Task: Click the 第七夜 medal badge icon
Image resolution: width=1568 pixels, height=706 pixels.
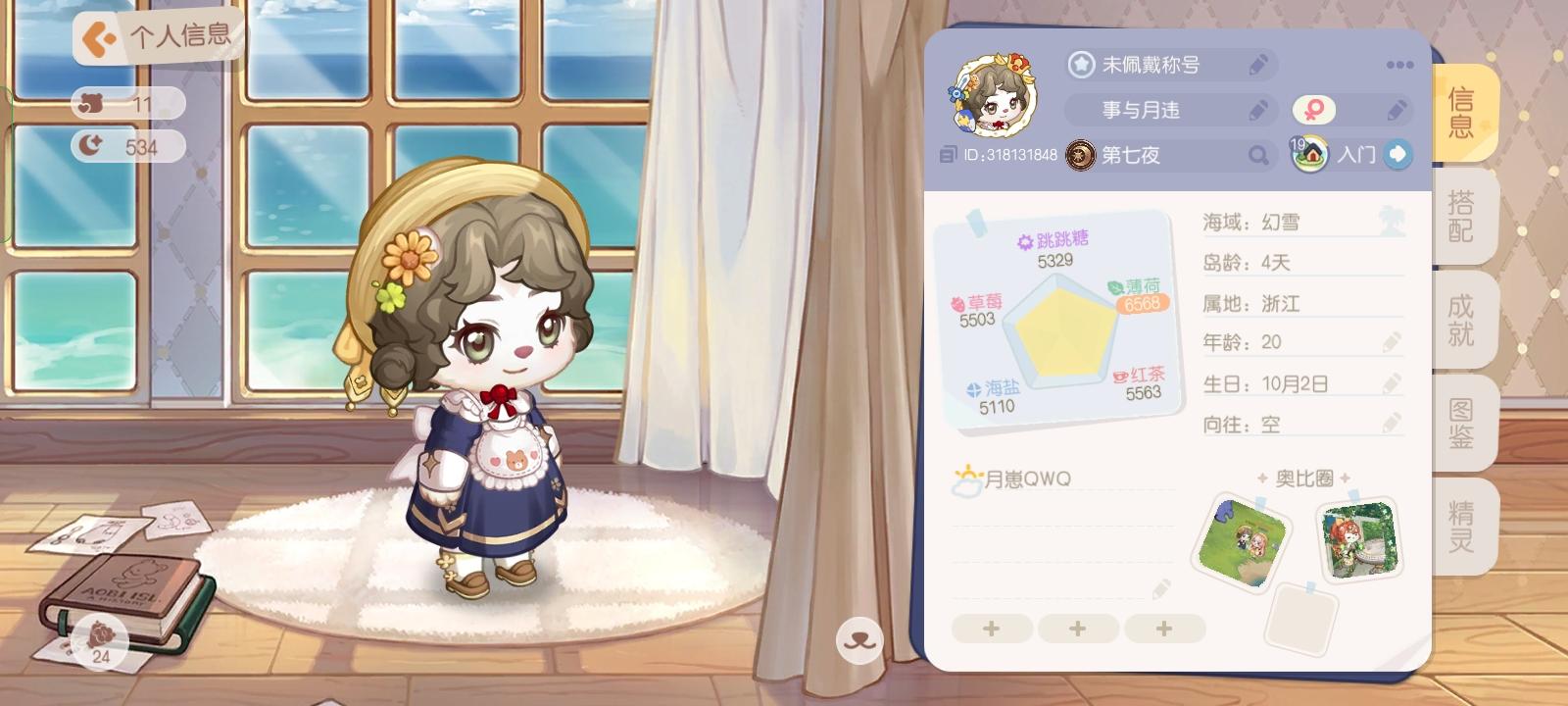Action: 1079,155
